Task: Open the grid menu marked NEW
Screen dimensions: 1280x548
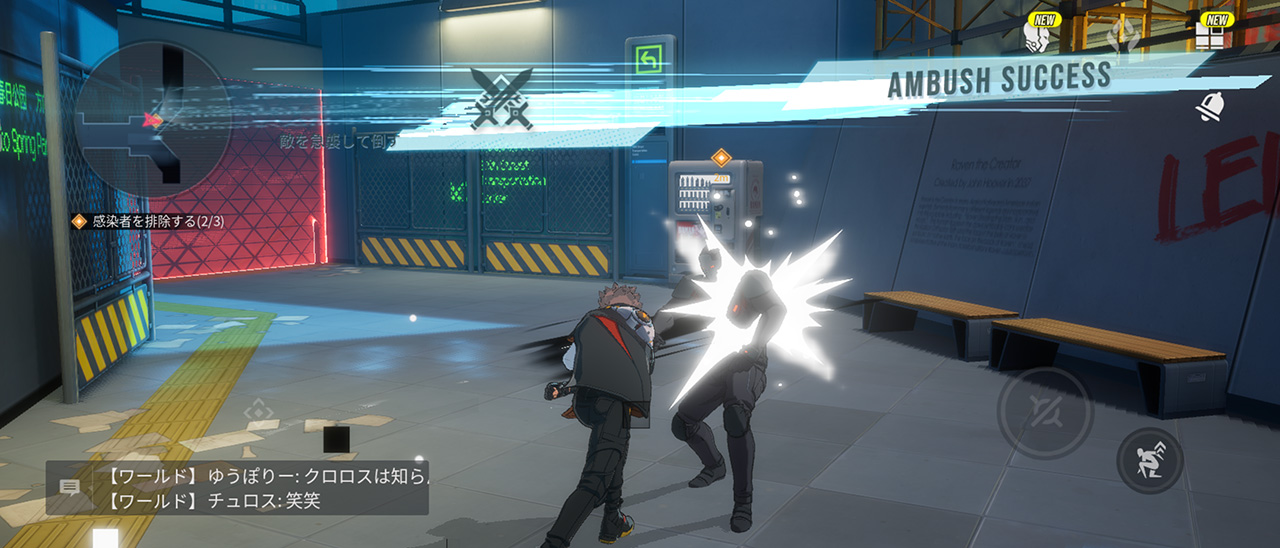Action: click(1211, 37)
